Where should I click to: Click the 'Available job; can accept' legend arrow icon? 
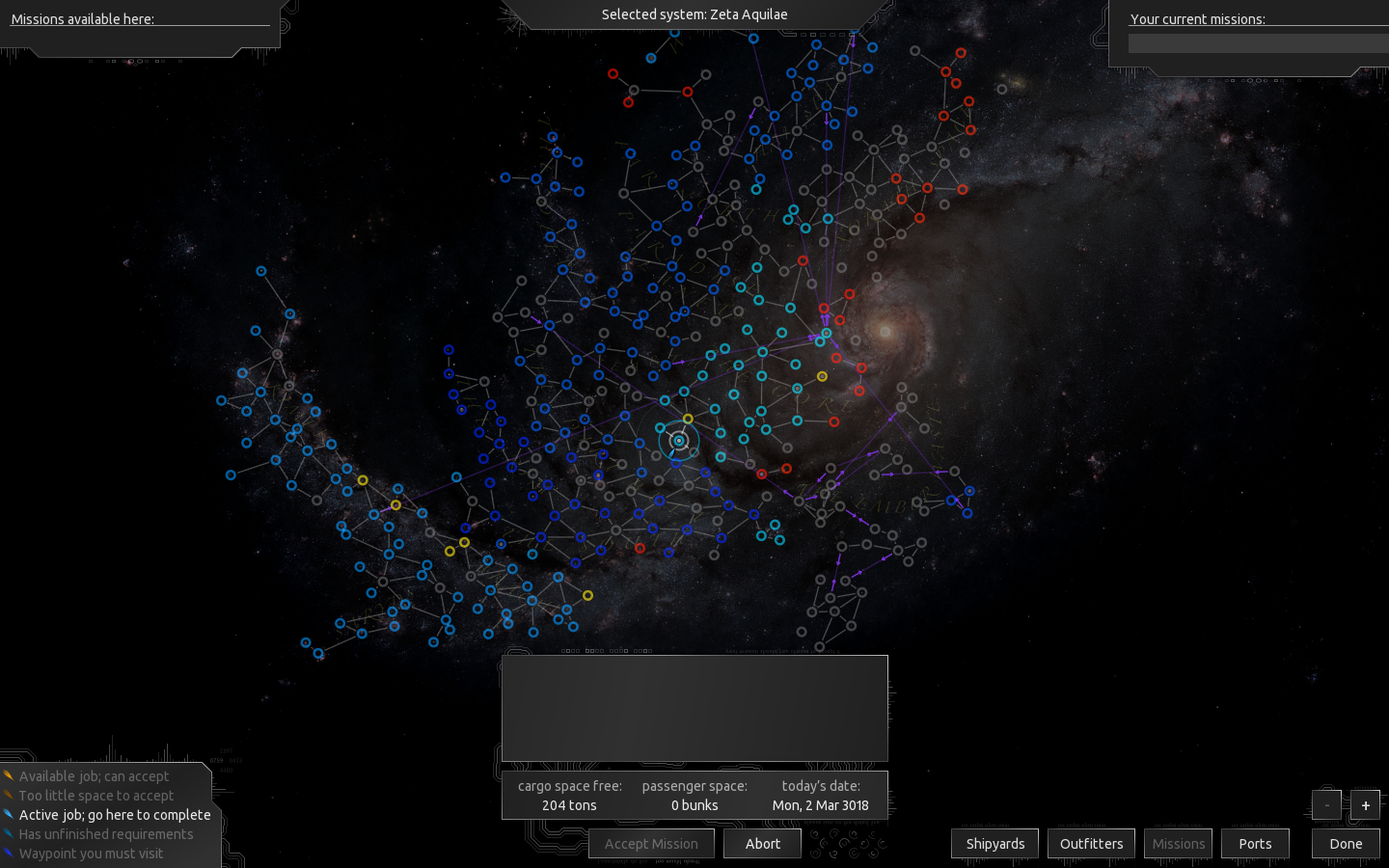click(x=11, y=775)
